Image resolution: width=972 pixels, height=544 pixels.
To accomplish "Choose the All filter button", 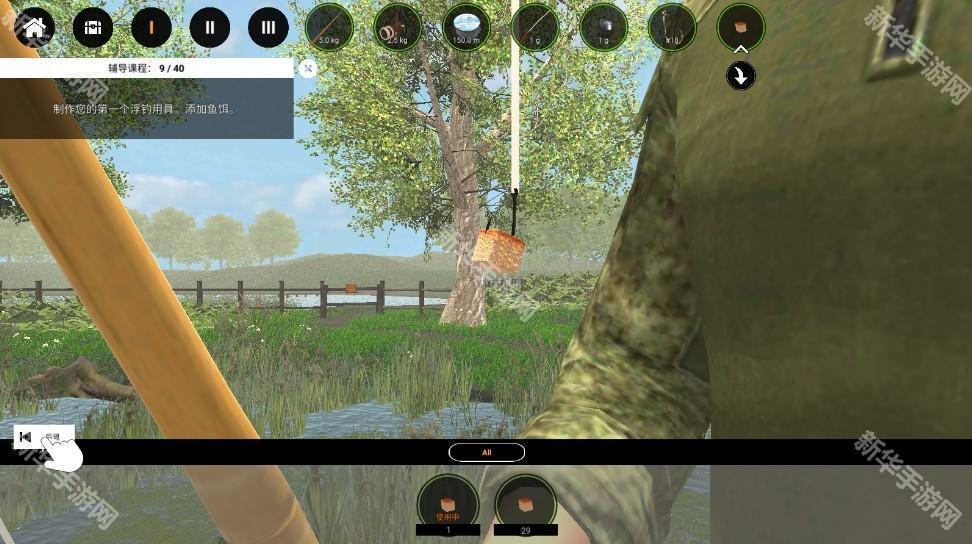I will click(487, 452).
